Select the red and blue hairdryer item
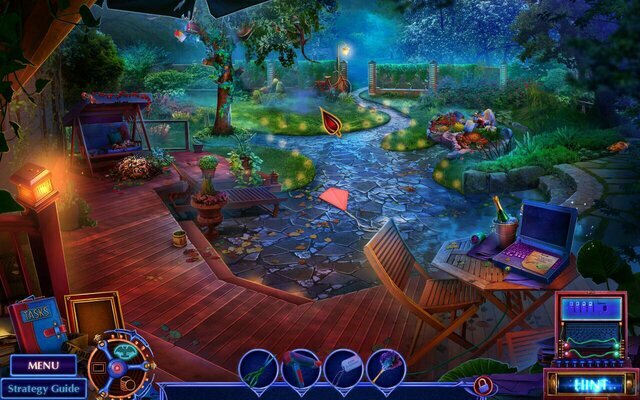640x400 pixels. point(300,368)
